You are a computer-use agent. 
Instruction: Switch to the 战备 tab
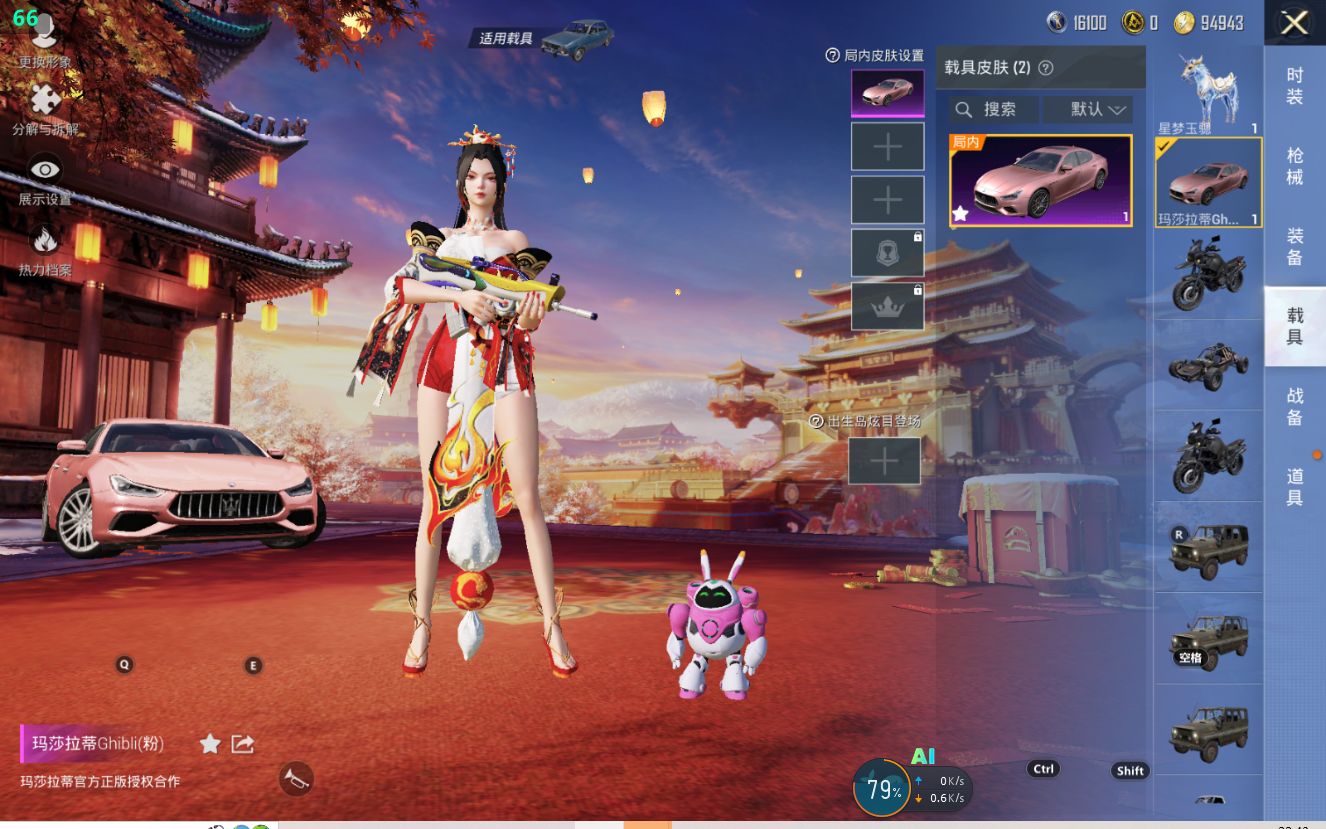tap(1294, 407)
